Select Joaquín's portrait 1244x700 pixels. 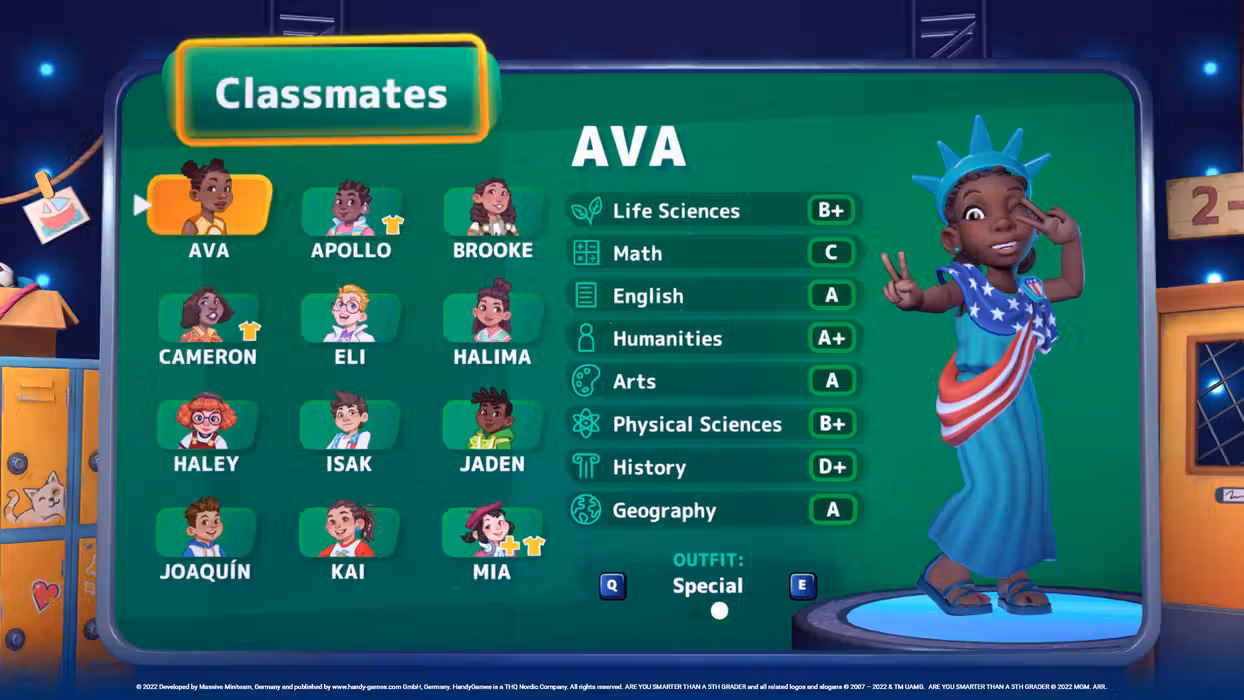(205, 532)
